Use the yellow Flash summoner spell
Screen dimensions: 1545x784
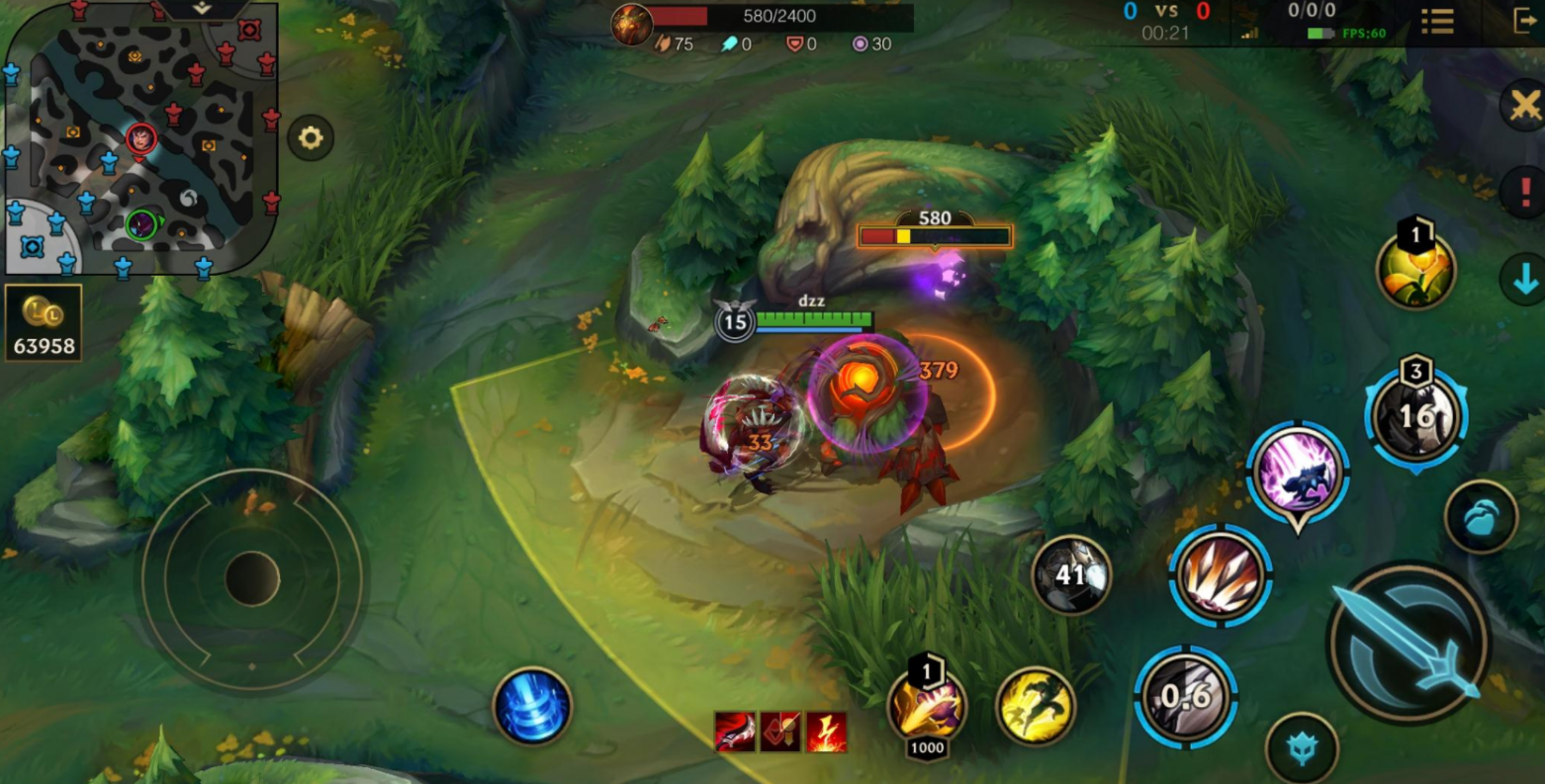coord(1035,706)
